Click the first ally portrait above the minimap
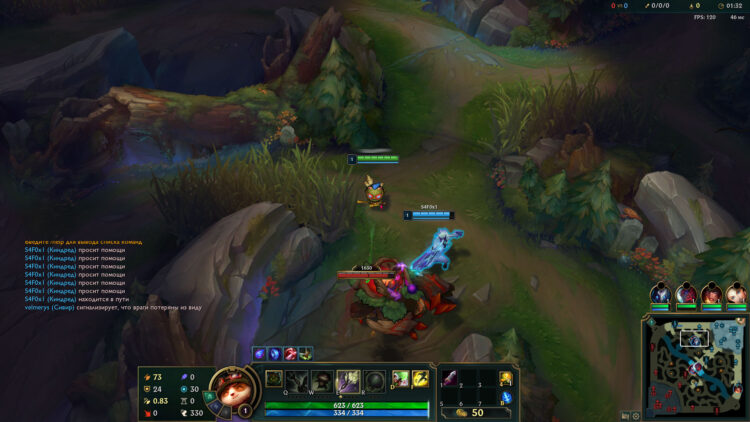 pyautogui.click(x=660, y=294)
